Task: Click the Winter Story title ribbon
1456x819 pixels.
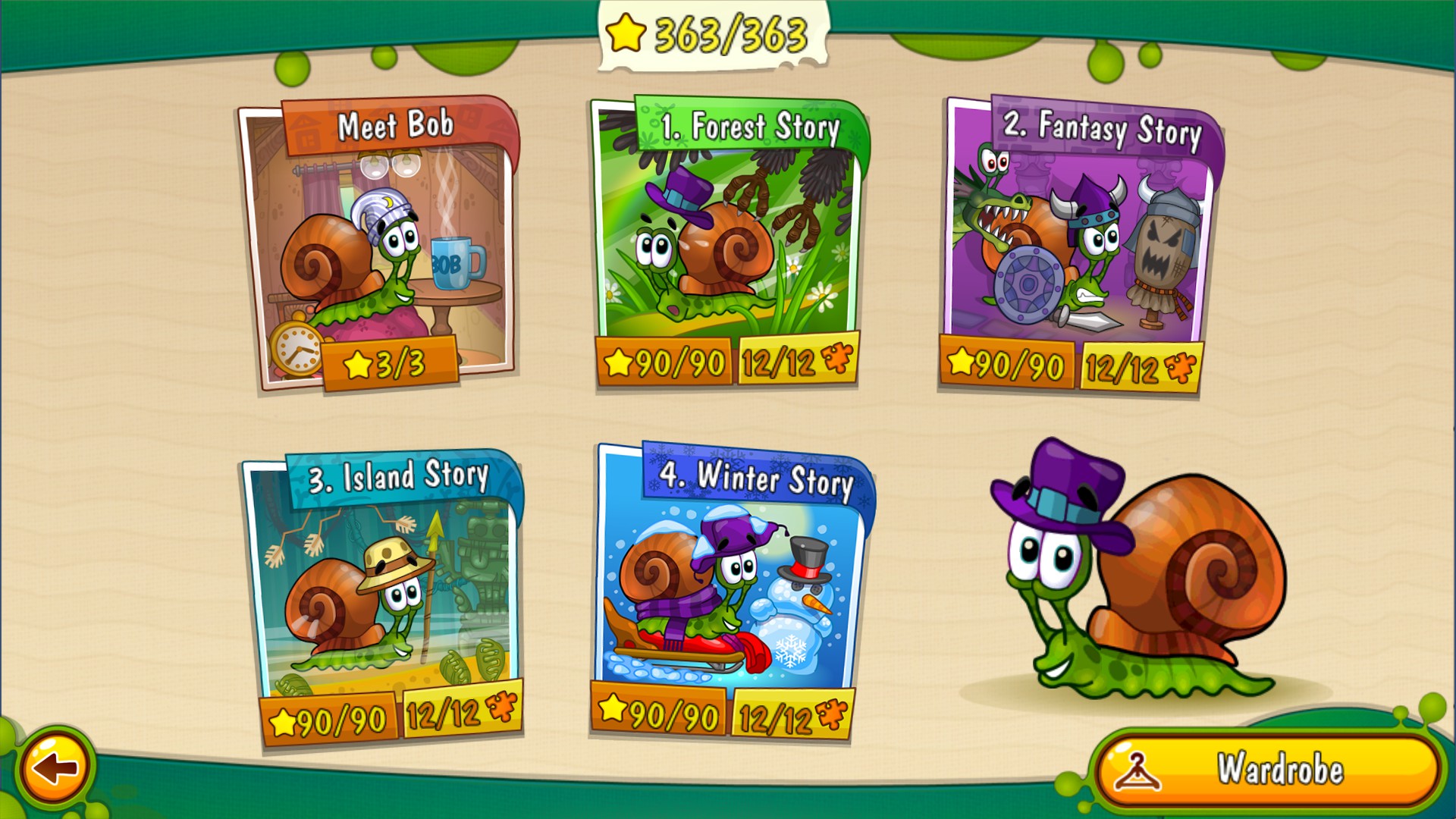Action: click(x=758, y=478)
